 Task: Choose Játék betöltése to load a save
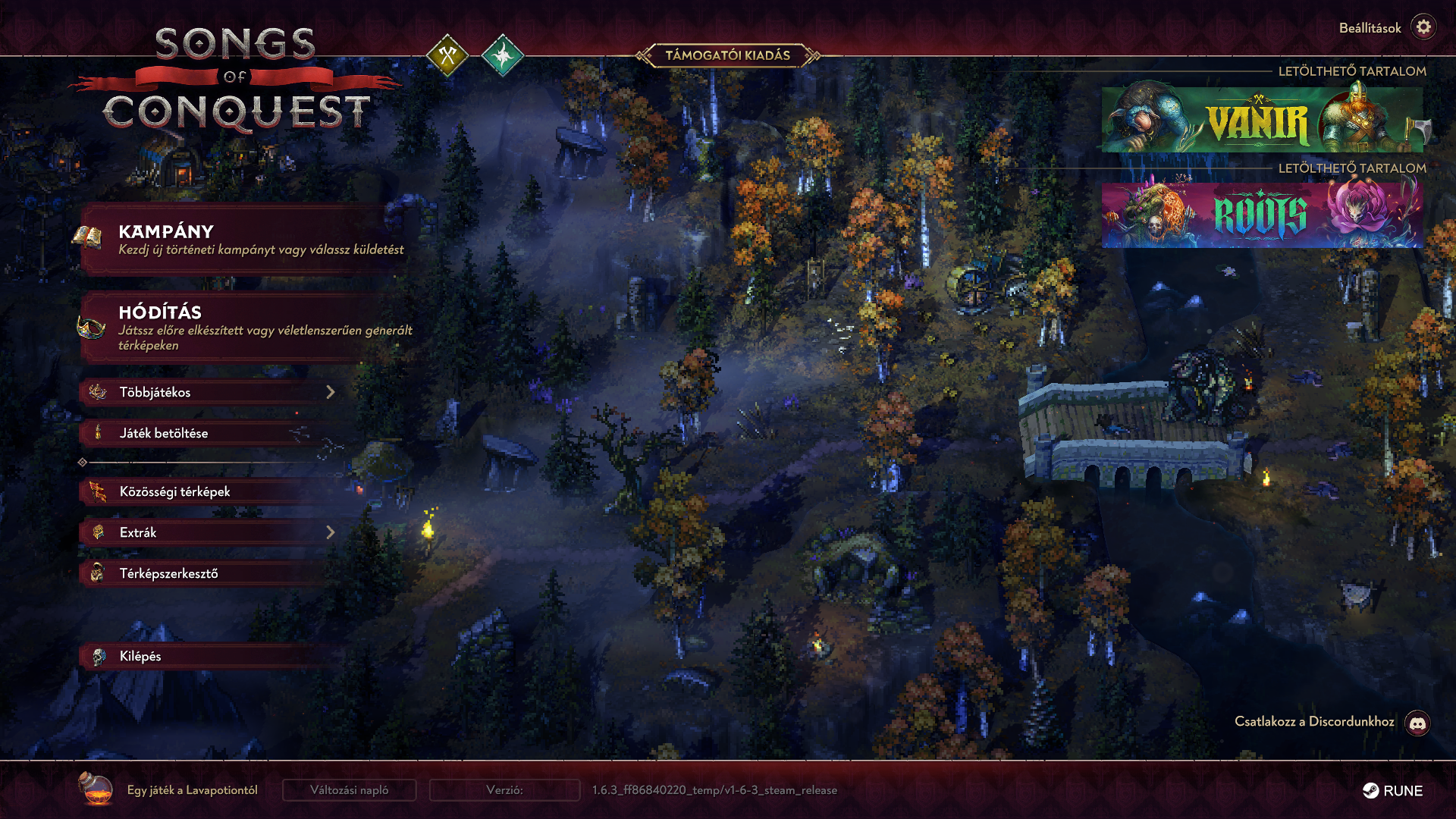click(209, 433)
